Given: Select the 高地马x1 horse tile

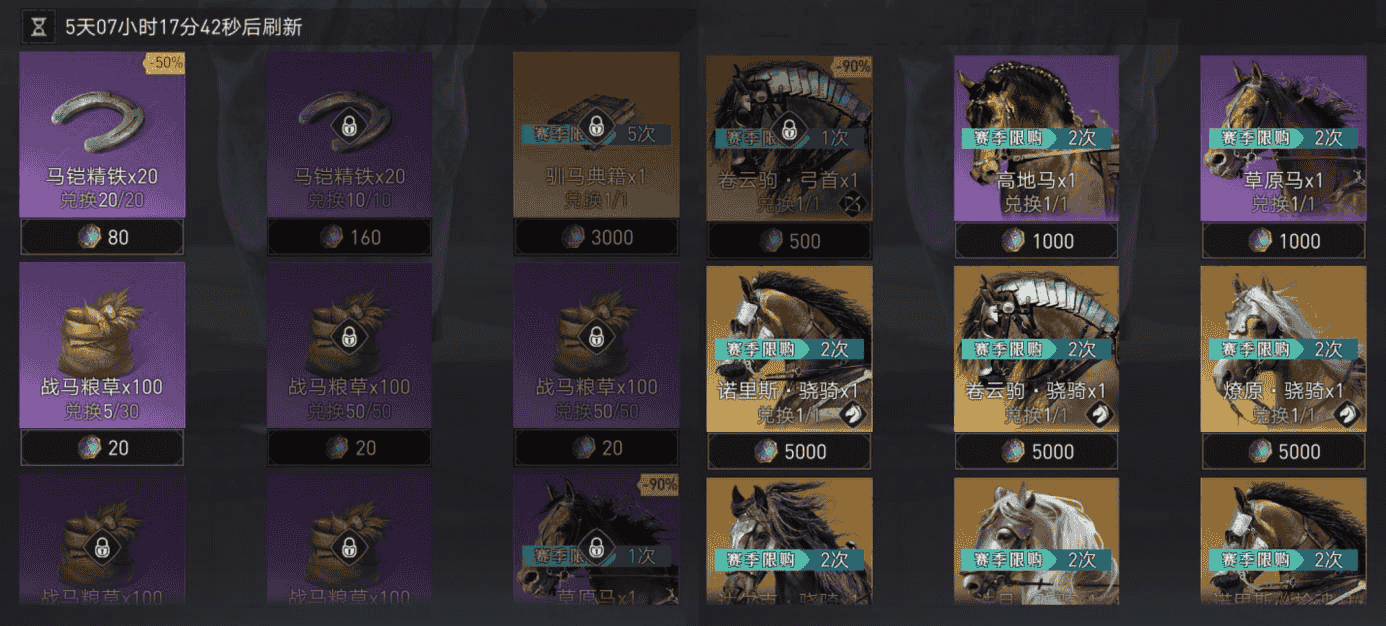Looking at the screenshot, I should pos(1036,138).
